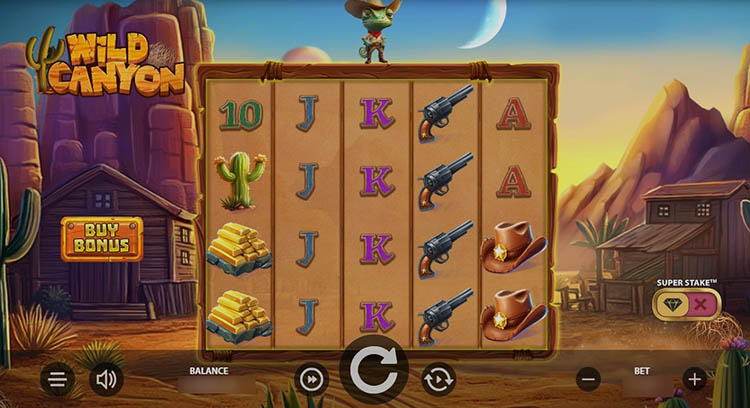Toggle the sound speaker button
The image size is (750, 408).
tap(105, 379)
